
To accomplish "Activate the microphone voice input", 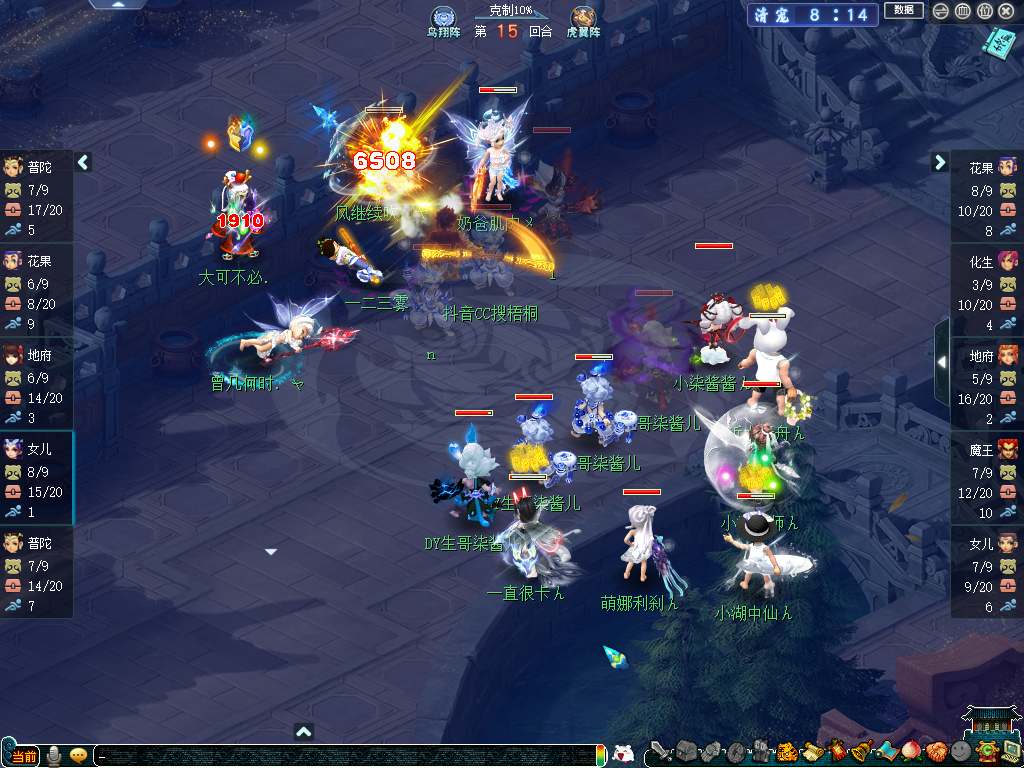I will pos(54,755).
